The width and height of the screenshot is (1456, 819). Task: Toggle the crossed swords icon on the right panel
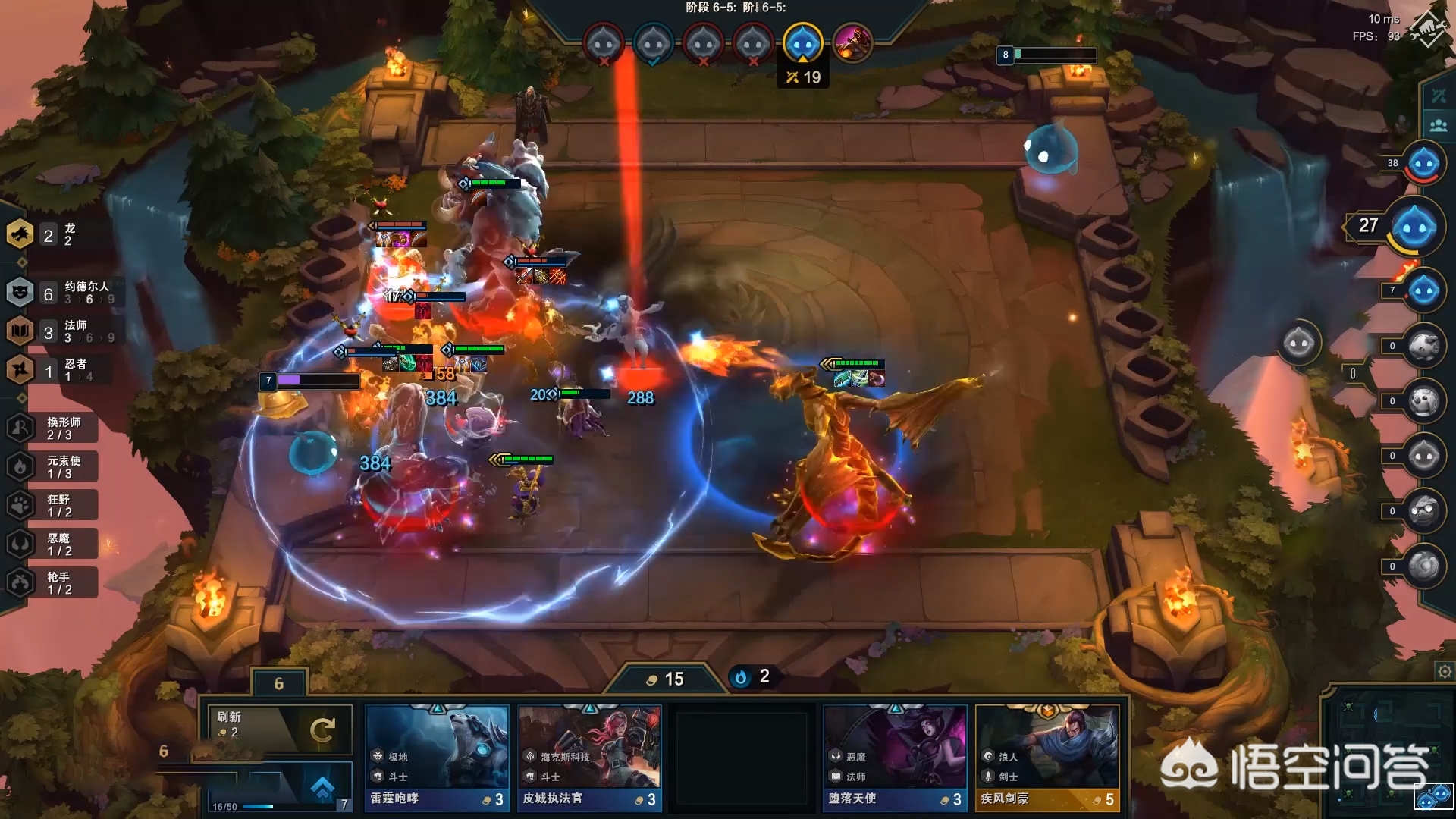[1439, 96]
